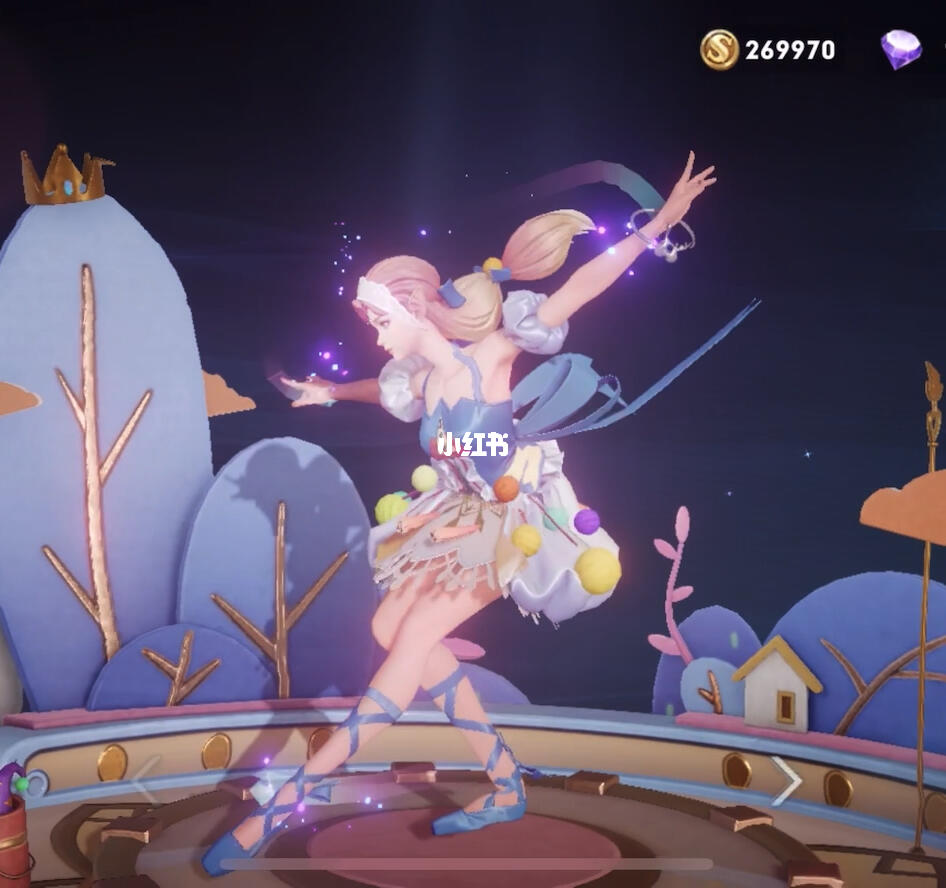The image size is (946, 888).
Task: Click the right arrow to view next skin
Action: click(x=787, y=780)
